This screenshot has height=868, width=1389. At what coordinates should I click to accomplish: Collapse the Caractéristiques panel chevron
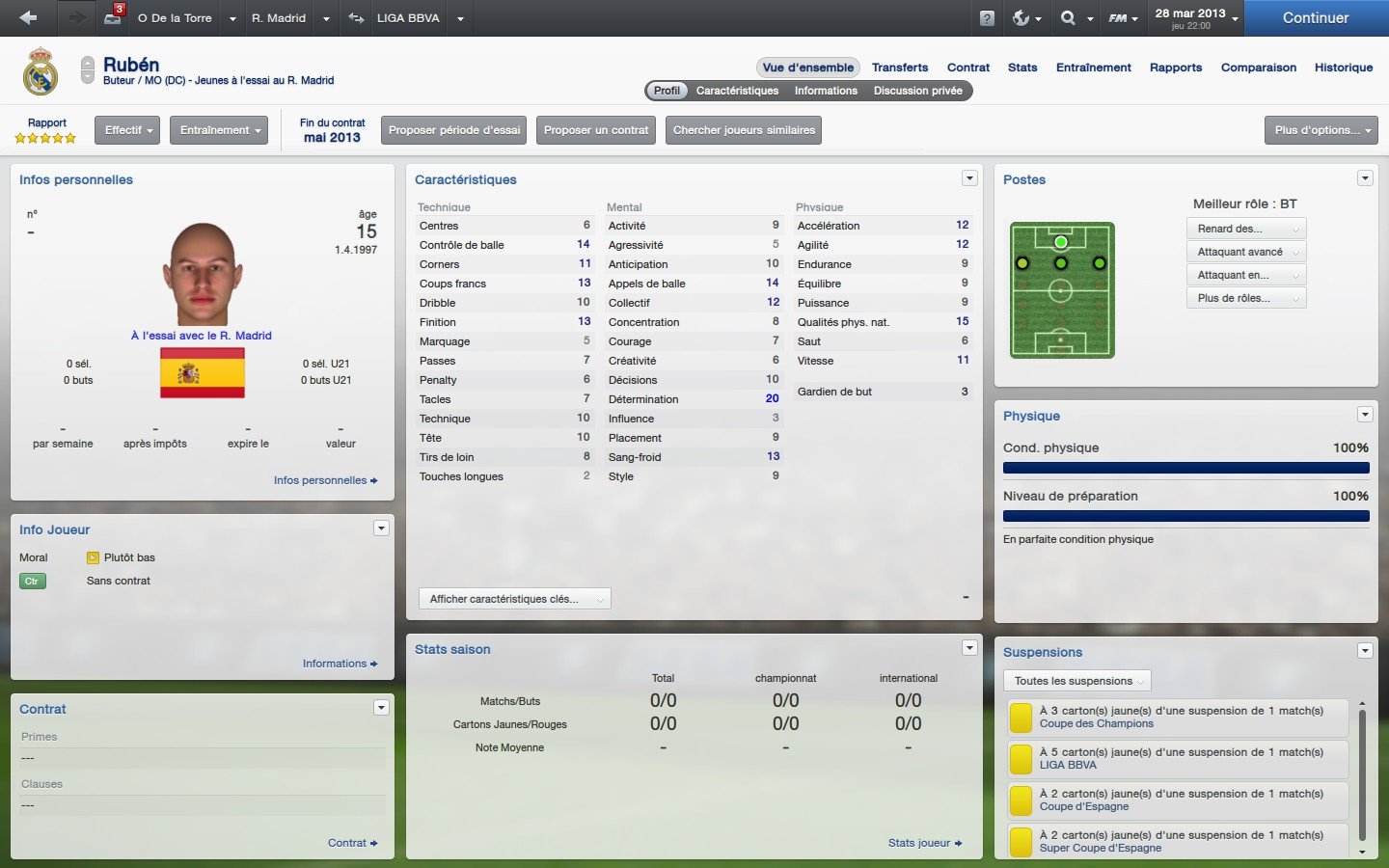tap(969, 177)
